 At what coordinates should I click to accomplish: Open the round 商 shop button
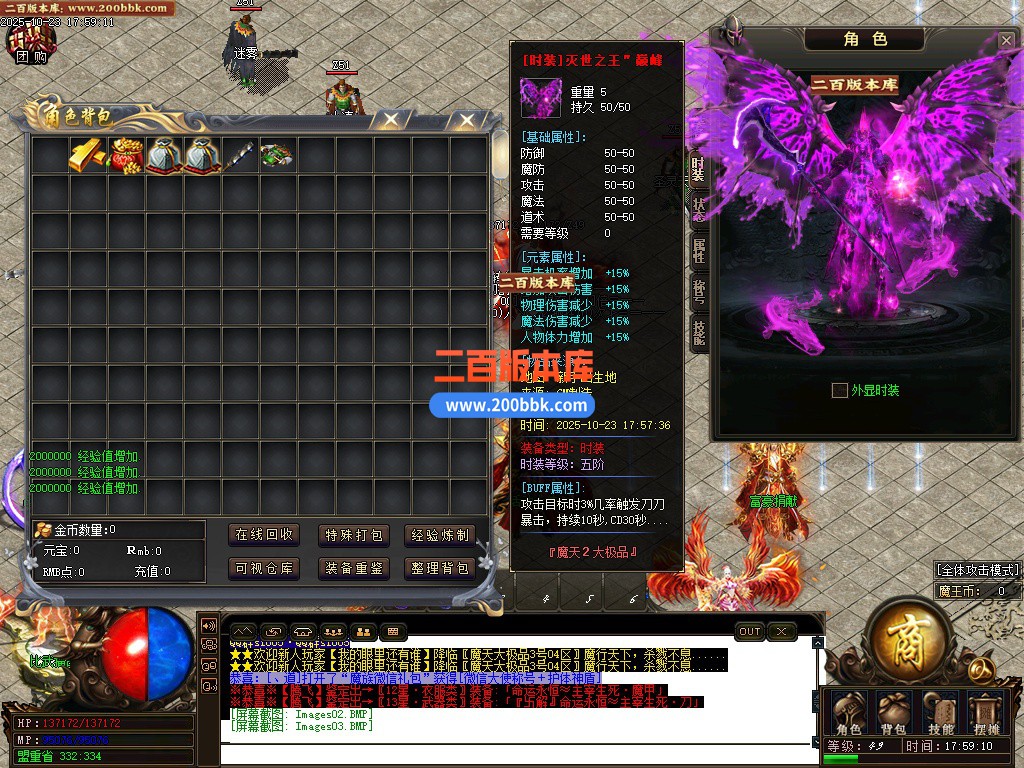(x=908, y=633)
